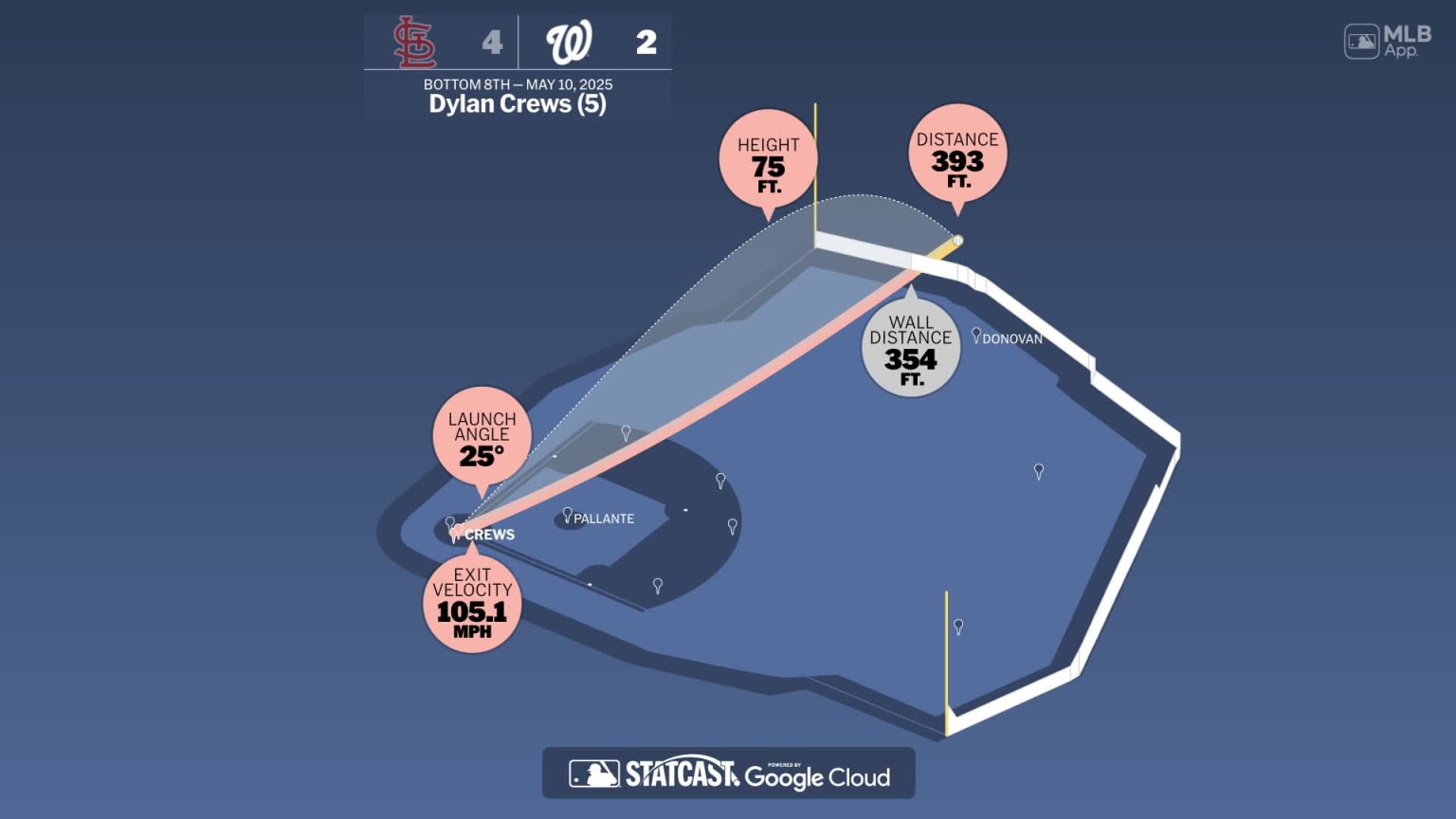Open the MLB App logo
The height and width of the screenshot is (819, 1456).
pyautogui.click(x=1387, y=42)
